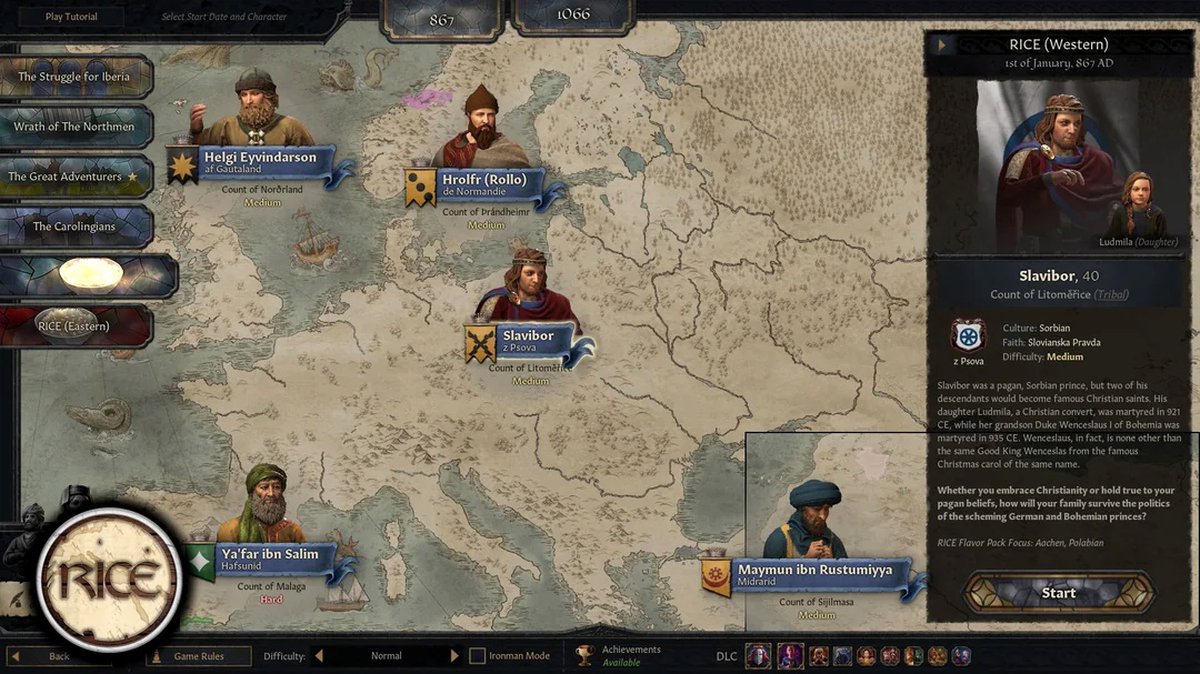Select The Struggle for Iberia bookmark
The width and height of the screenshot is (1200, 674).
pos(75,77)
